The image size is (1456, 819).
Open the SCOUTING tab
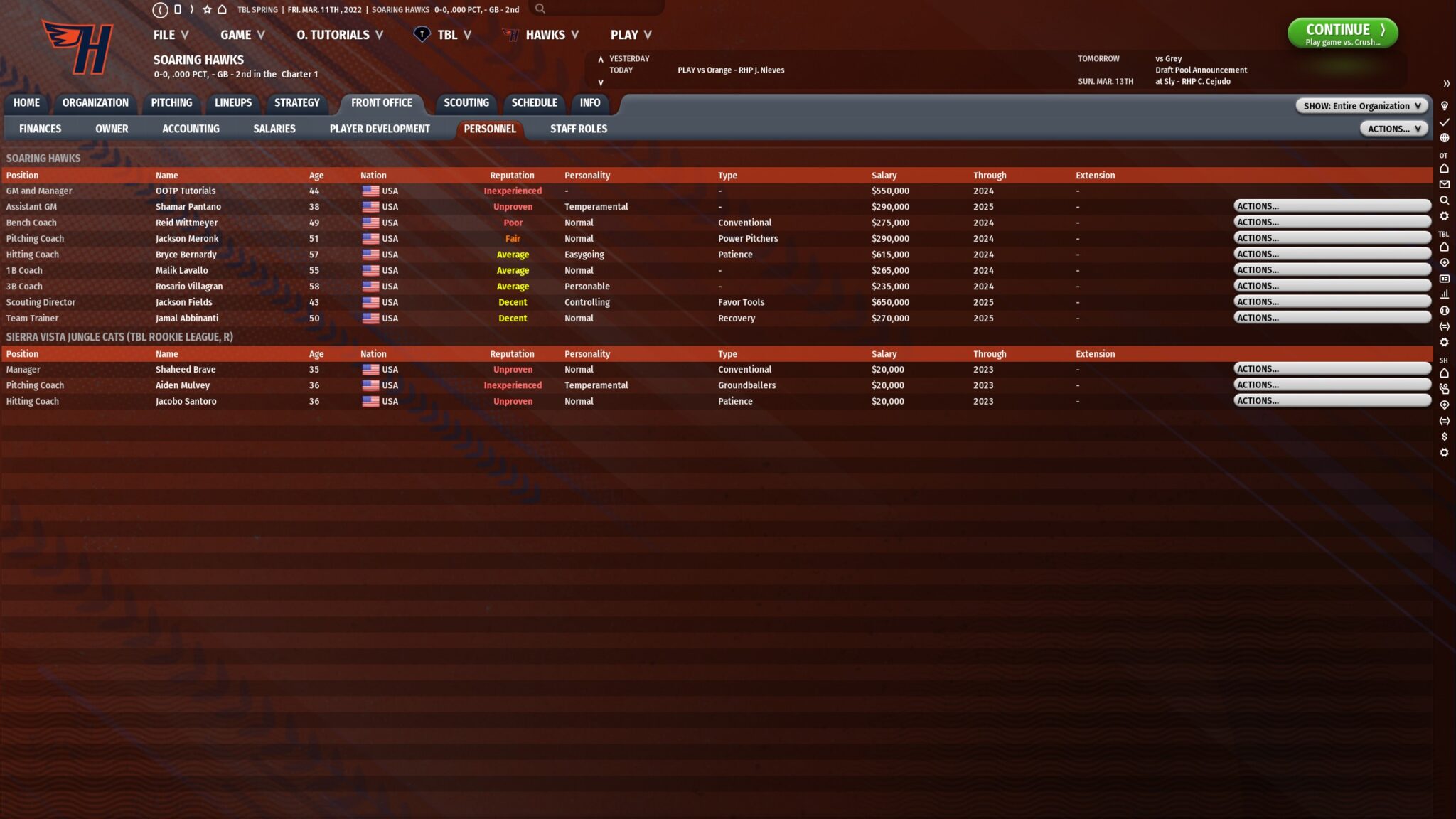coord(466,103)
